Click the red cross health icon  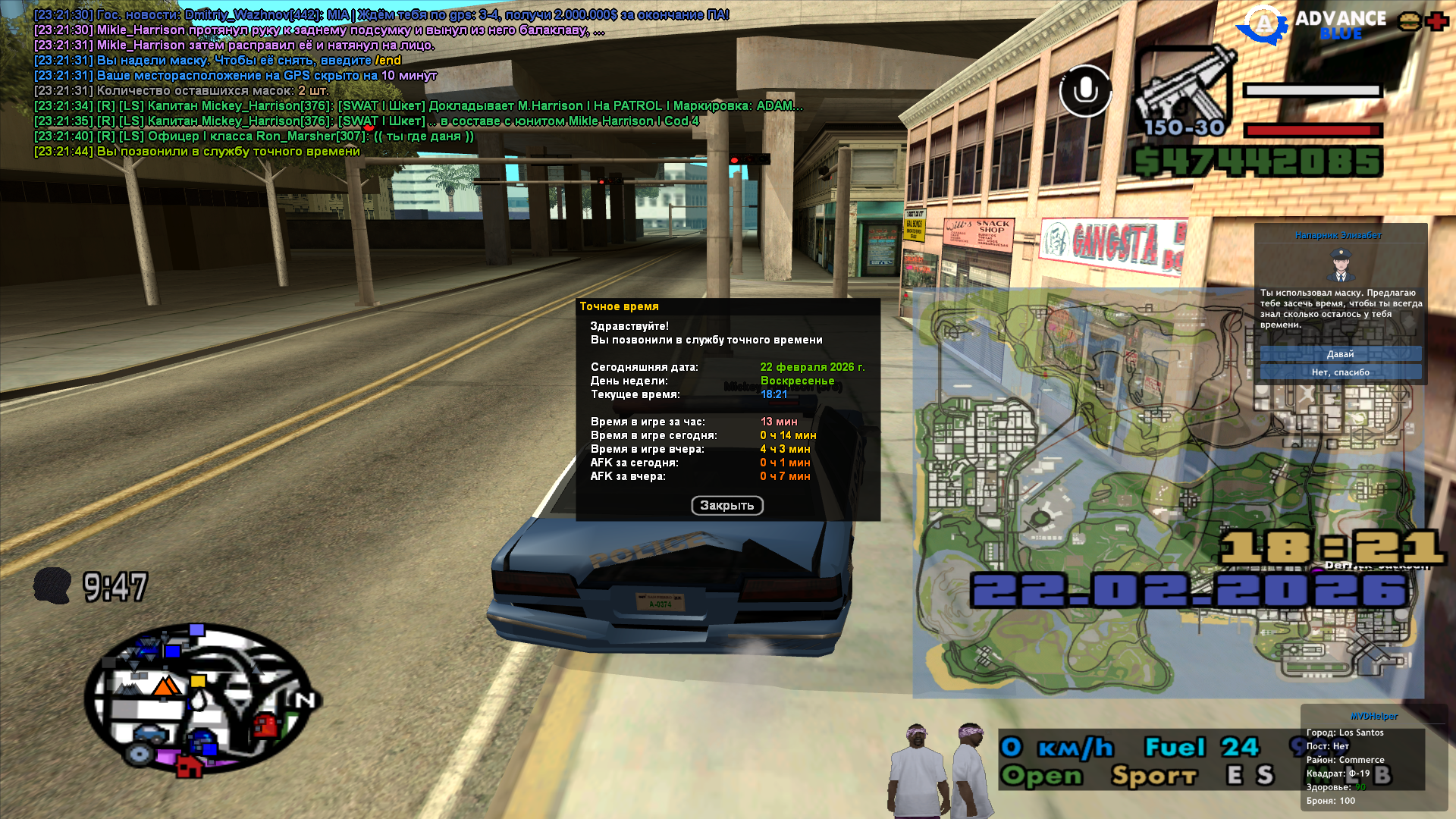pyautogui.click(x=1436, y=21)
